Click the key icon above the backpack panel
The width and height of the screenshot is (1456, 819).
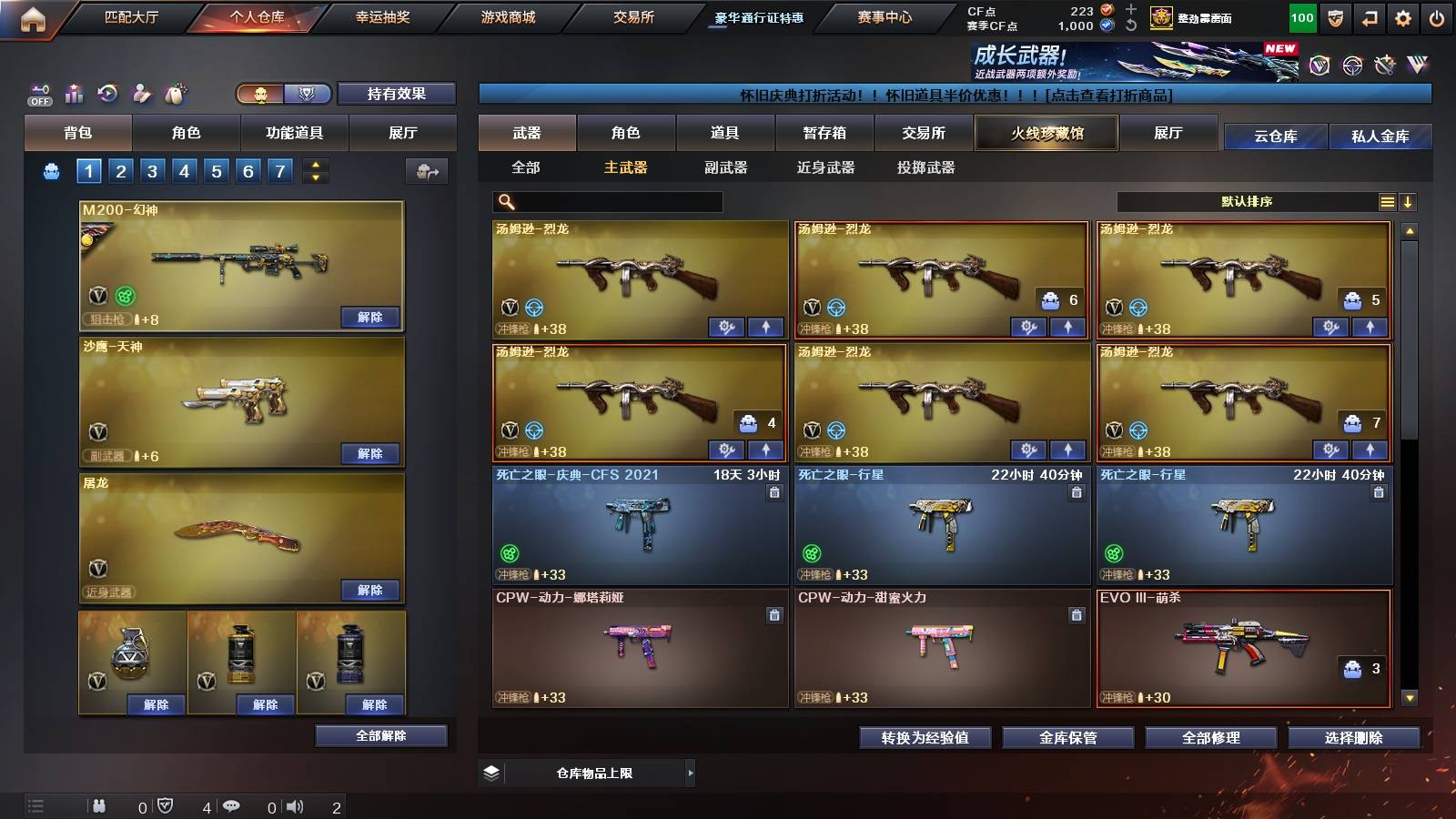click(38, 87)
